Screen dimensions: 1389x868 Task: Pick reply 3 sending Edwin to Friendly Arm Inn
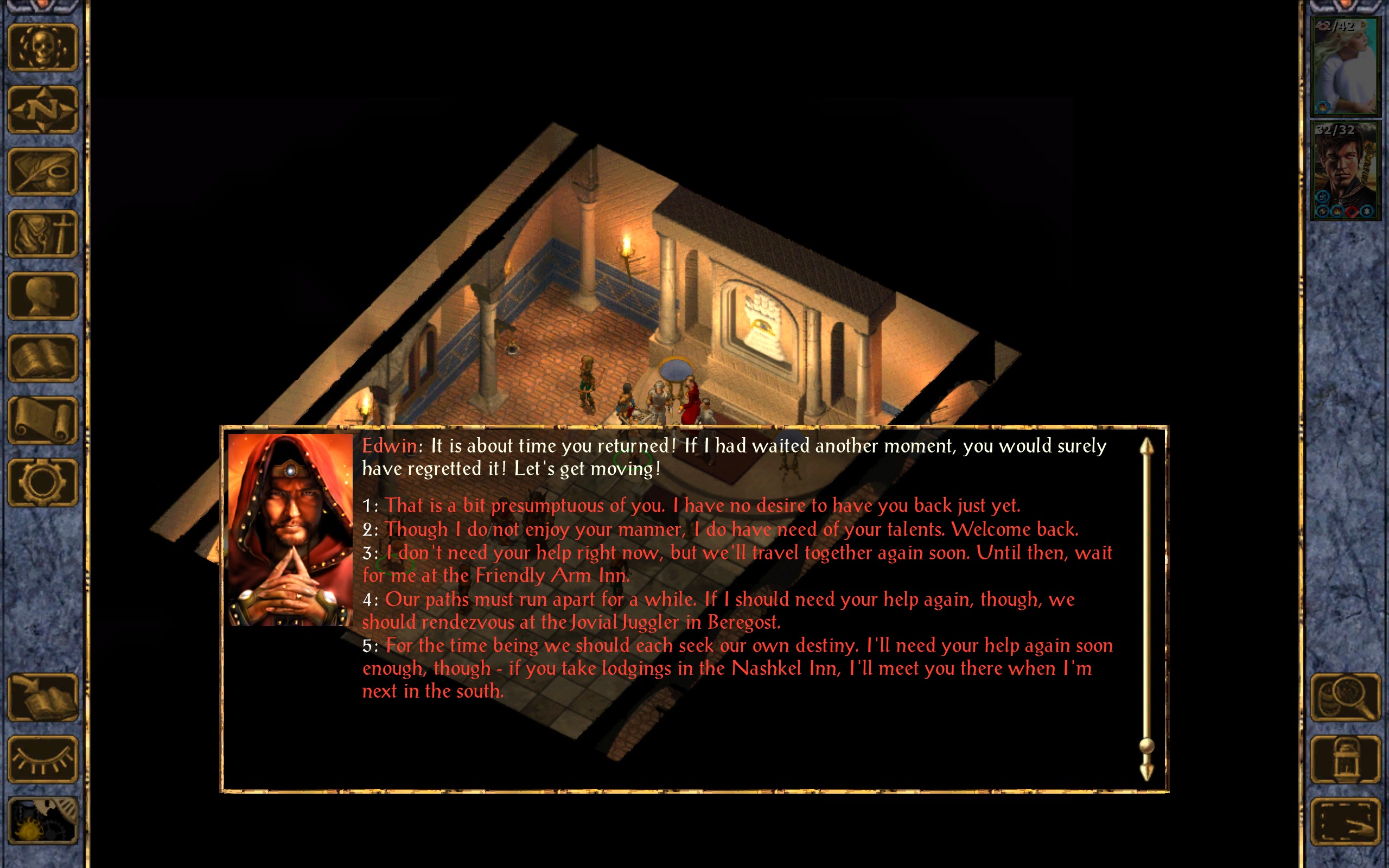point(736,553)
